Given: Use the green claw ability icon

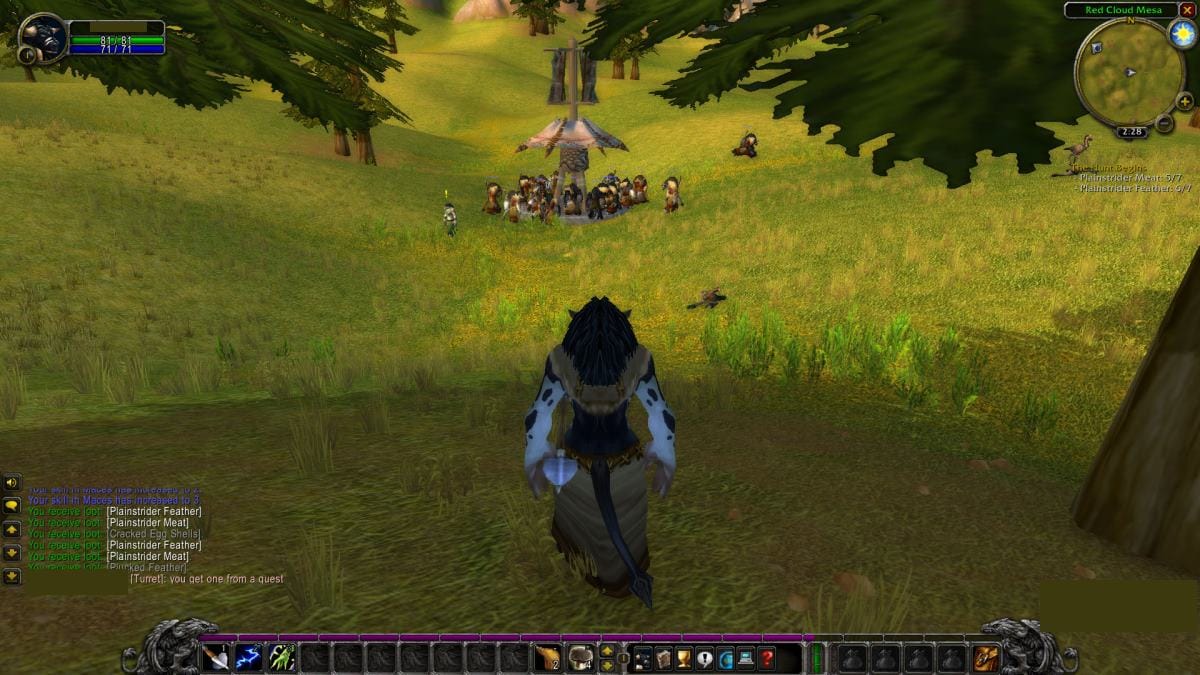Looking at the screenshot, I should point(281,658).
